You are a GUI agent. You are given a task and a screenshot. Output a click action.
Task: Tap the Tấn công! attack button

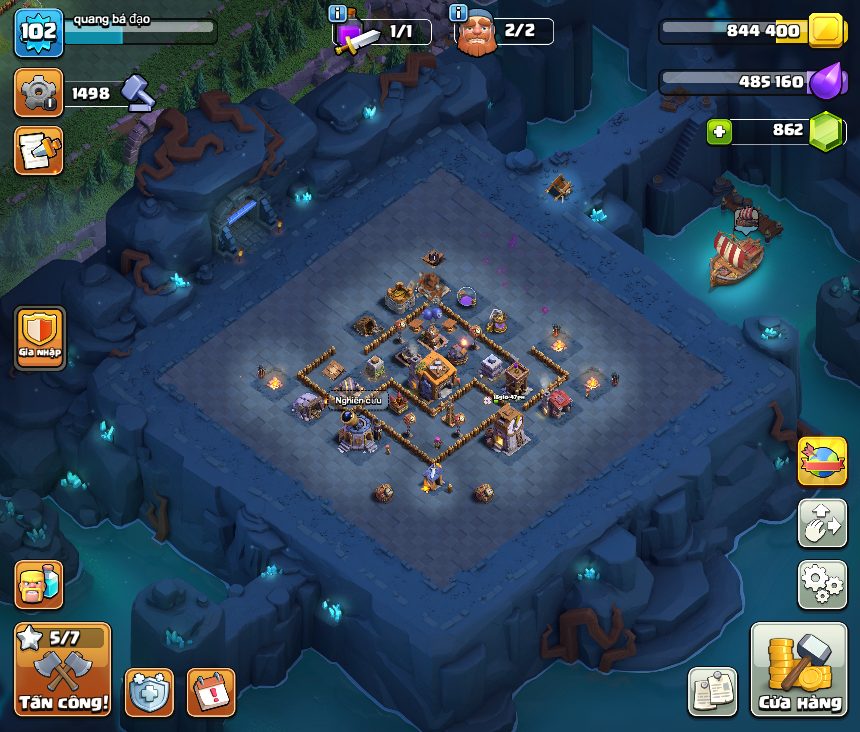coord(62,670)
